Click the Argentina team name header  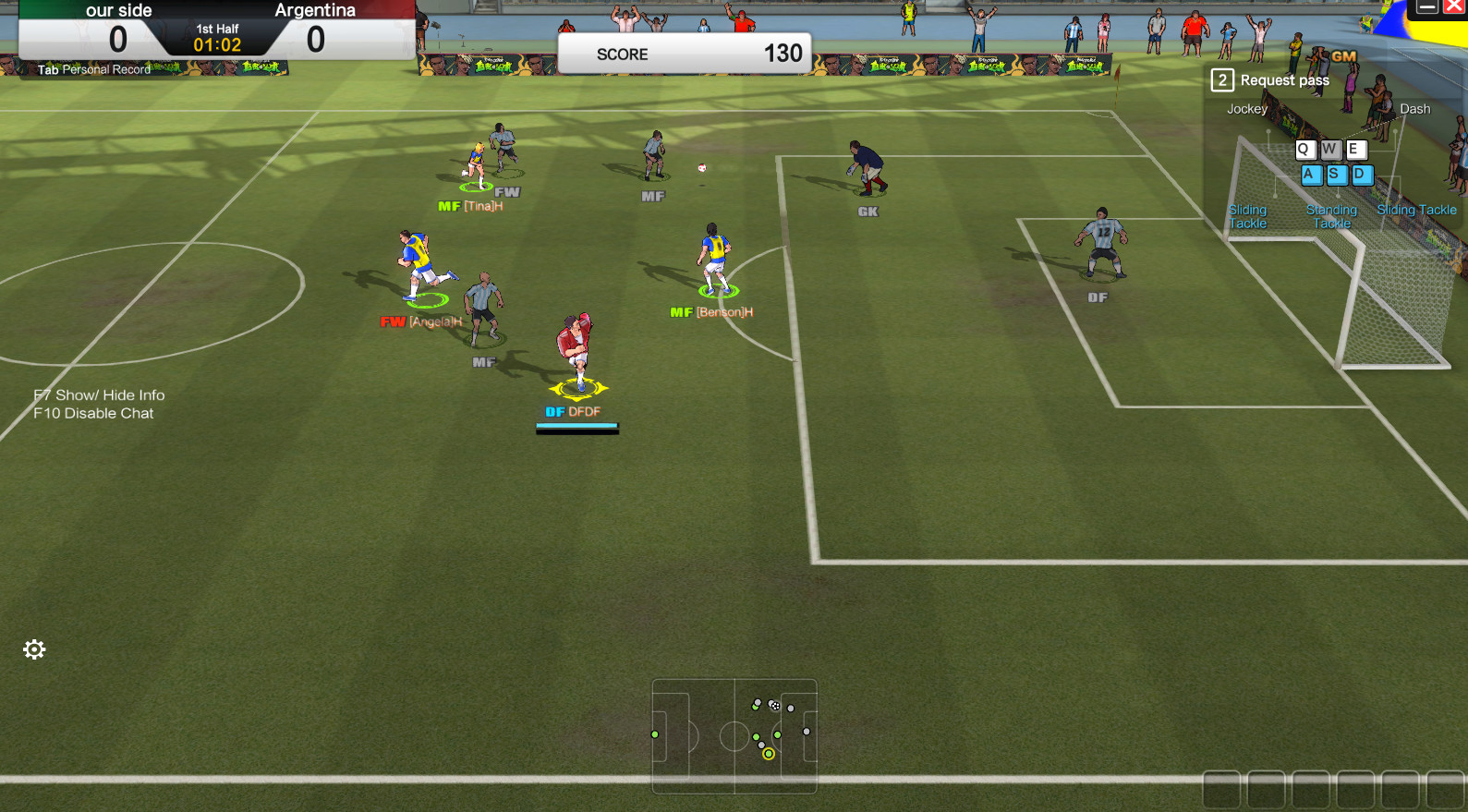click(x=315, y=10)
